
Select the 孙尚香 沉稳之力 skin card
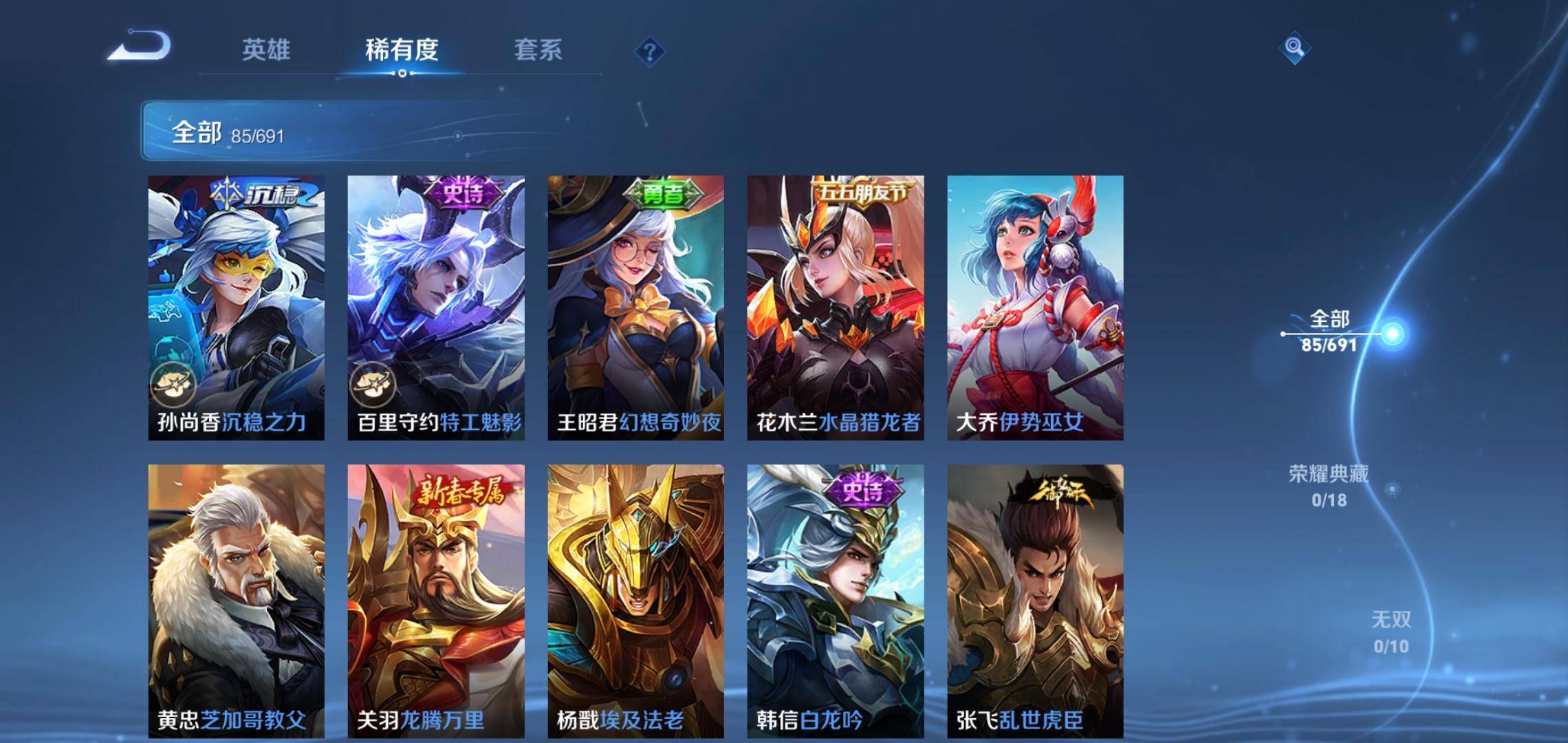(236, 307)
